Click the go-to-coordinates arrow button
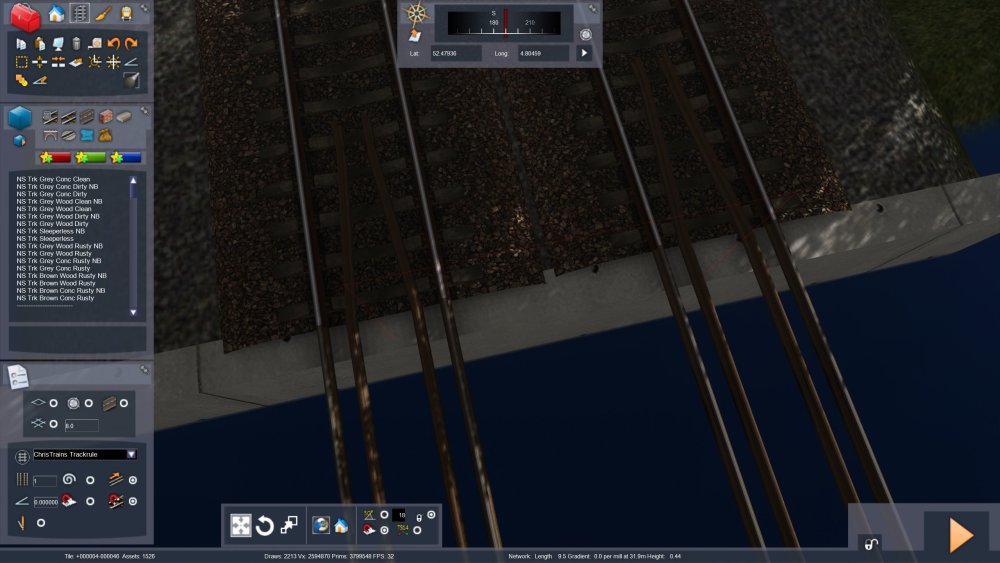The image size is (1000, 563). point(585,53)
